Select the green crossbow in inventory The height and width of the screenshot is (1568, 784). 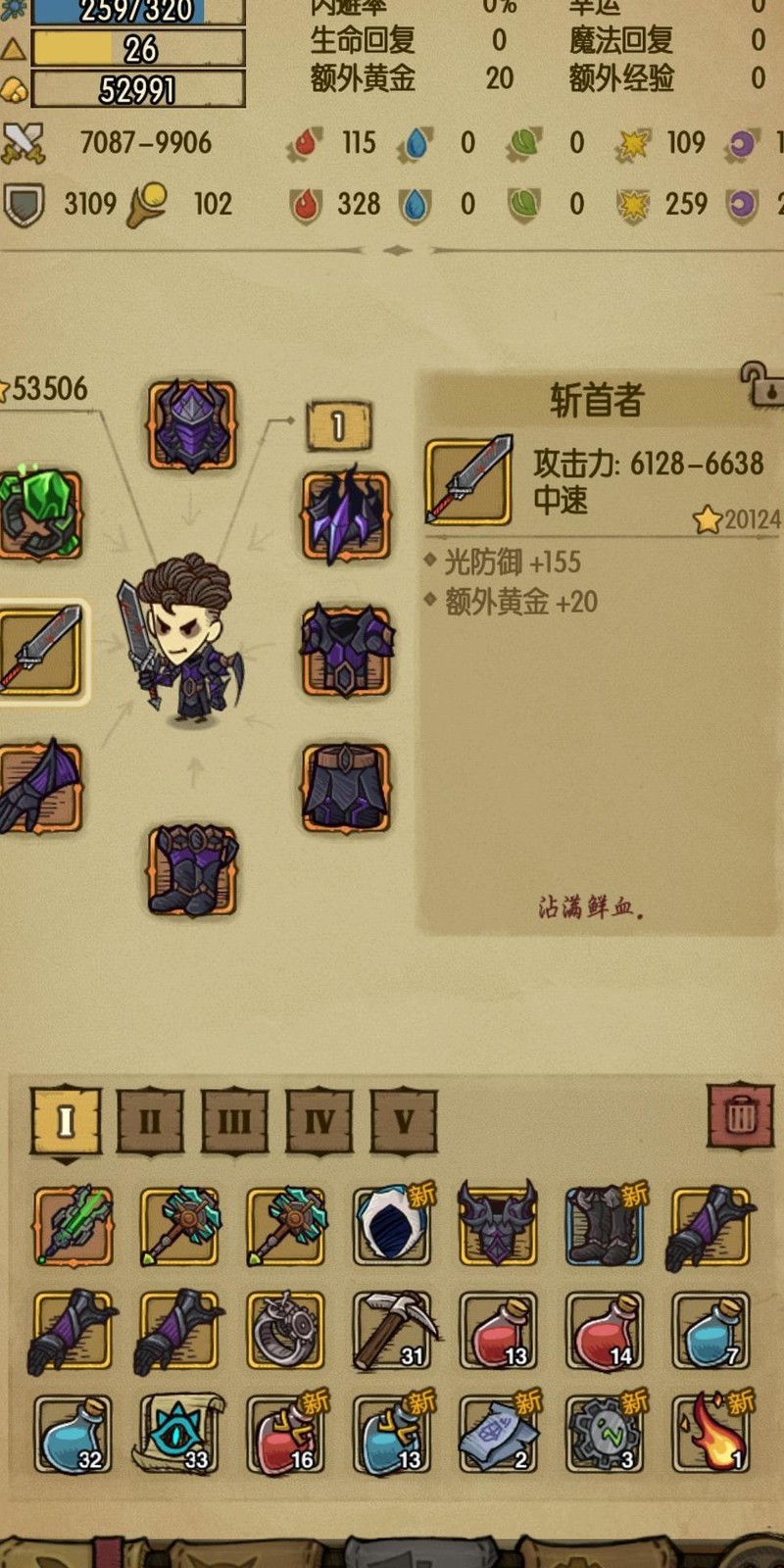[73, 1225]
